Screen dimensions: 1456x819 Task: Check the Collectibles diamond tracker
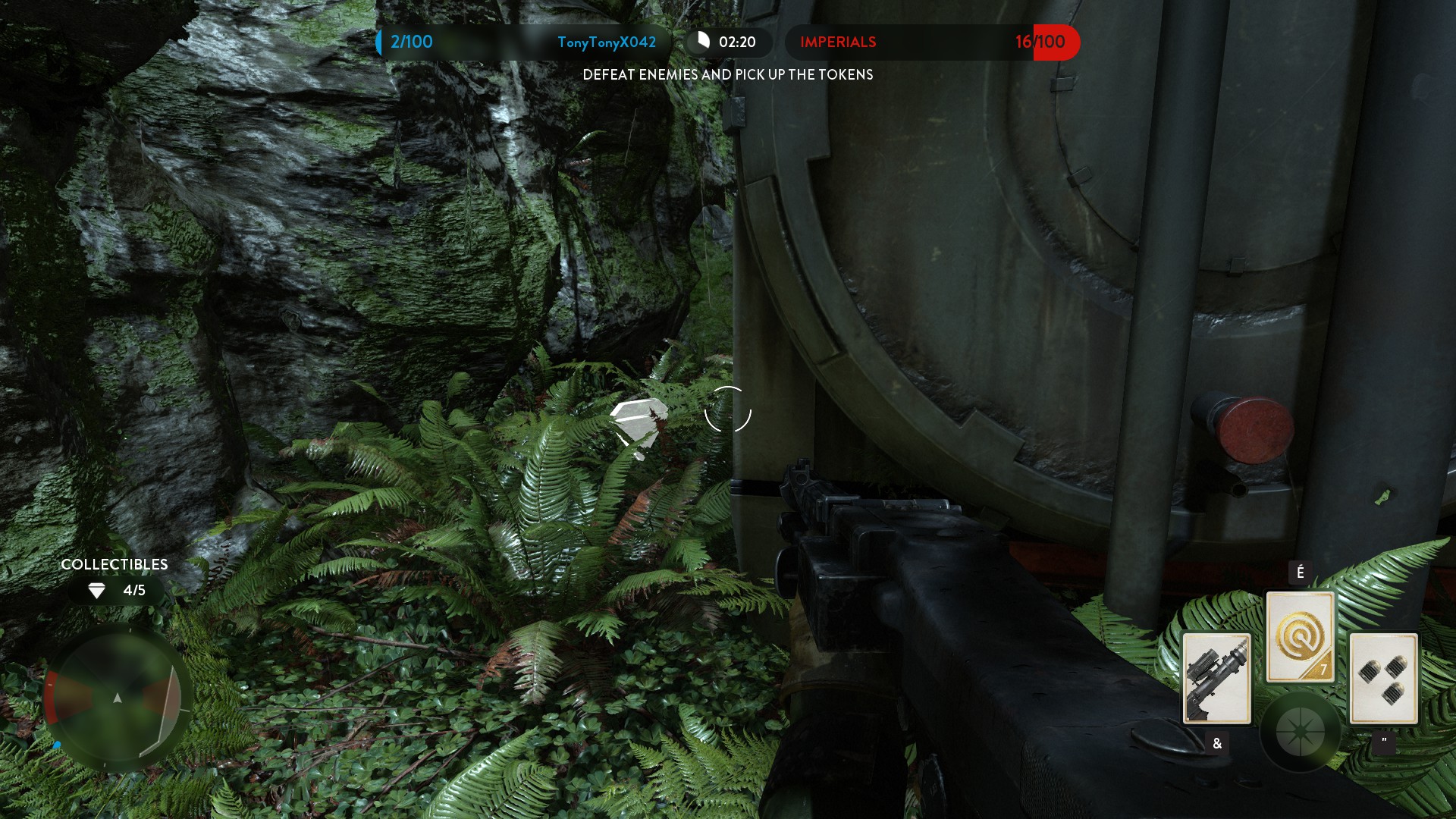116,590
